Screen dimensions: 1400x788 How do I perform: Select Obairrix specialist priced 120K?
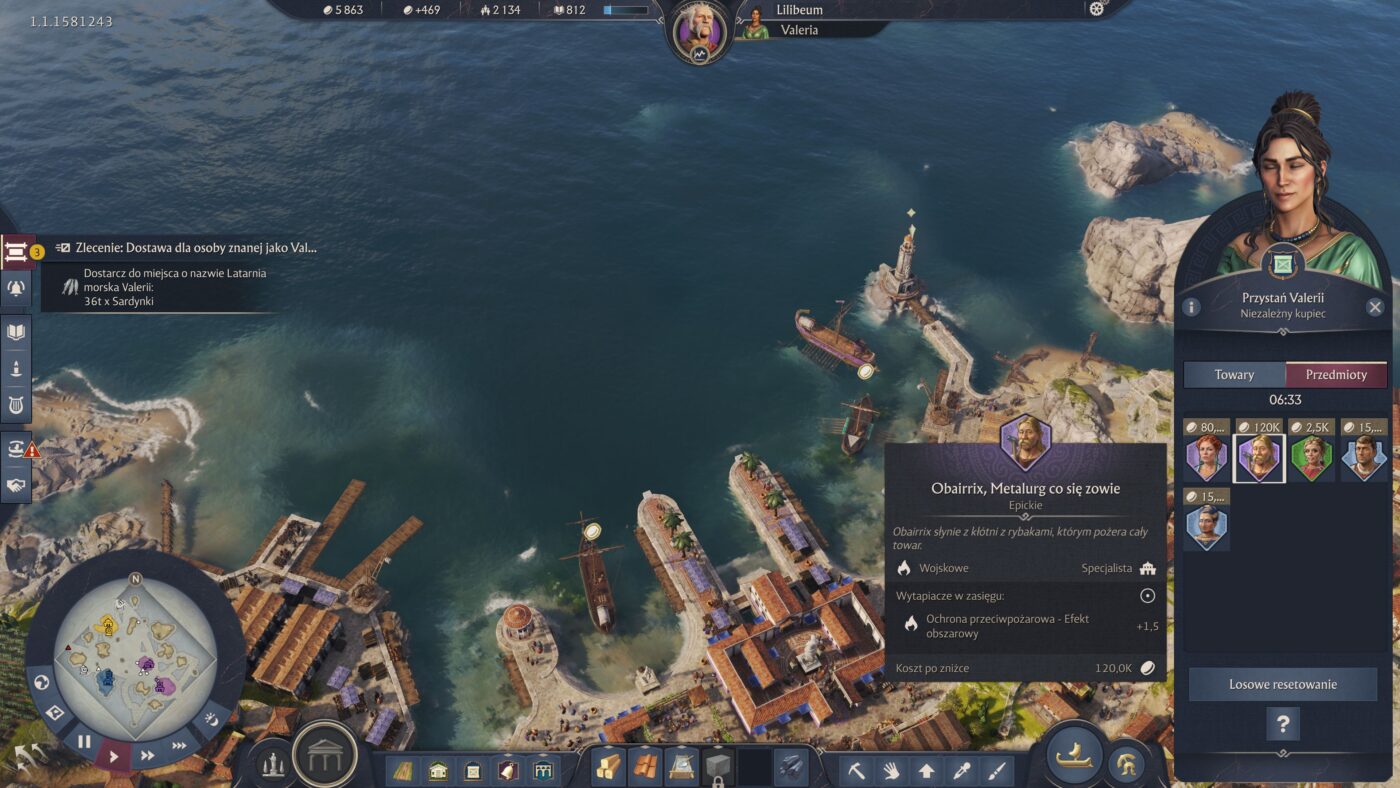tap(1259, 458)
